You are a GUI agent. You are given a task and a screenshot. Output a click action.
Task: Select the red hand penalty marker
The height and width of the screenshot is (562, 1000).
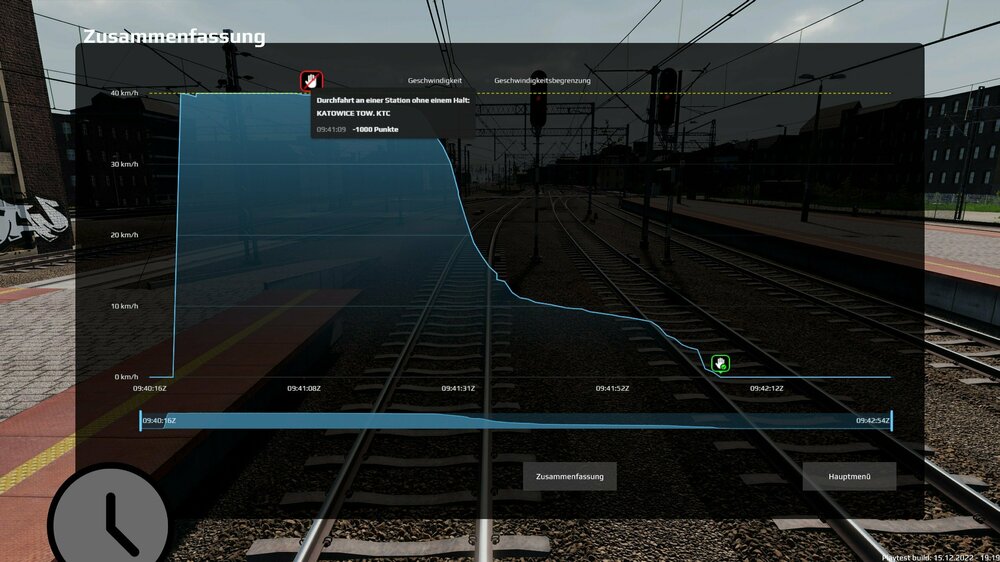(x=312, y=80)
